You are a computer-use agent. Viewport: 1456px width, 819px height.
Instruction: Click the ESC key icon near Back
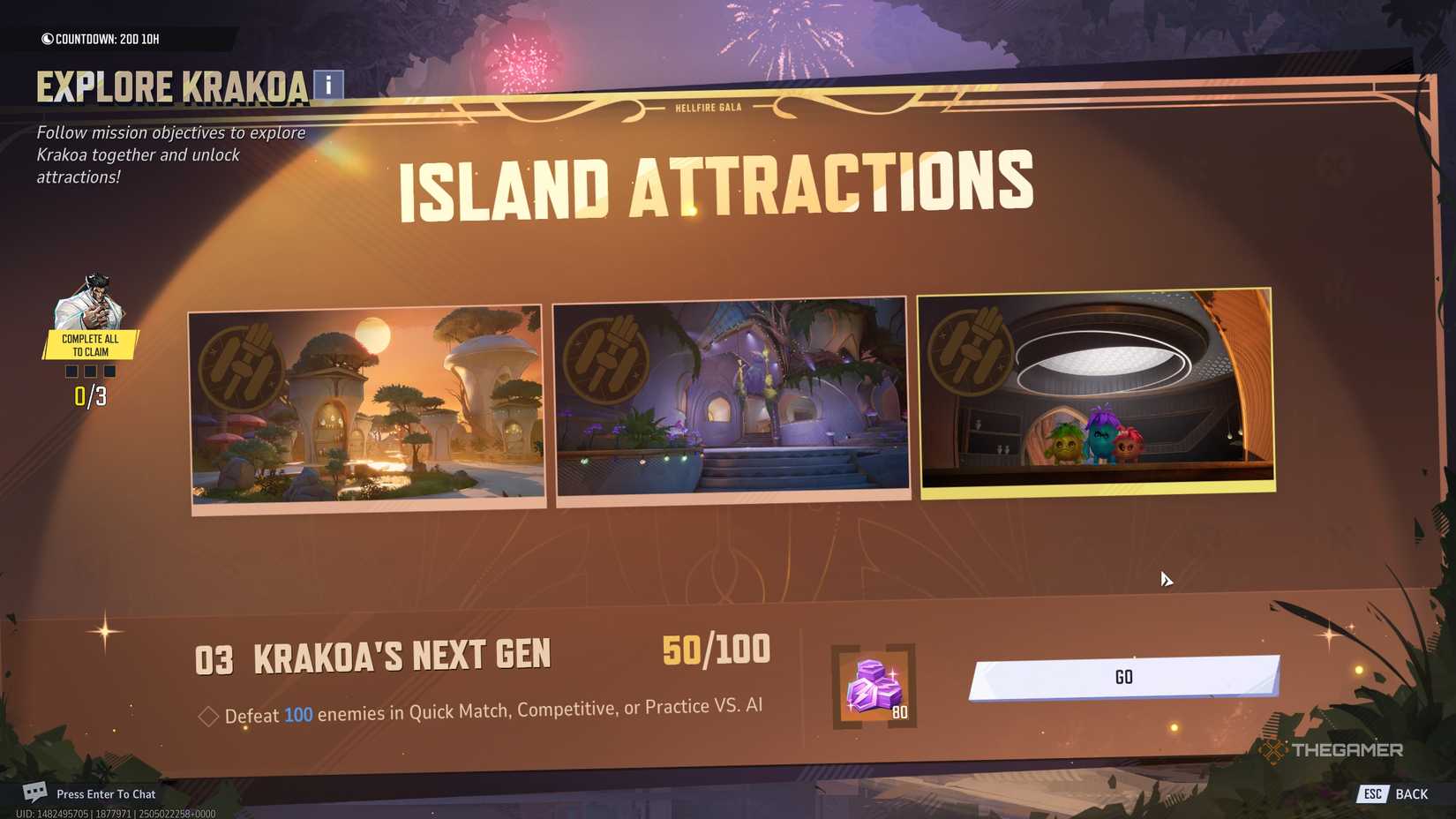coord(1372,793)
